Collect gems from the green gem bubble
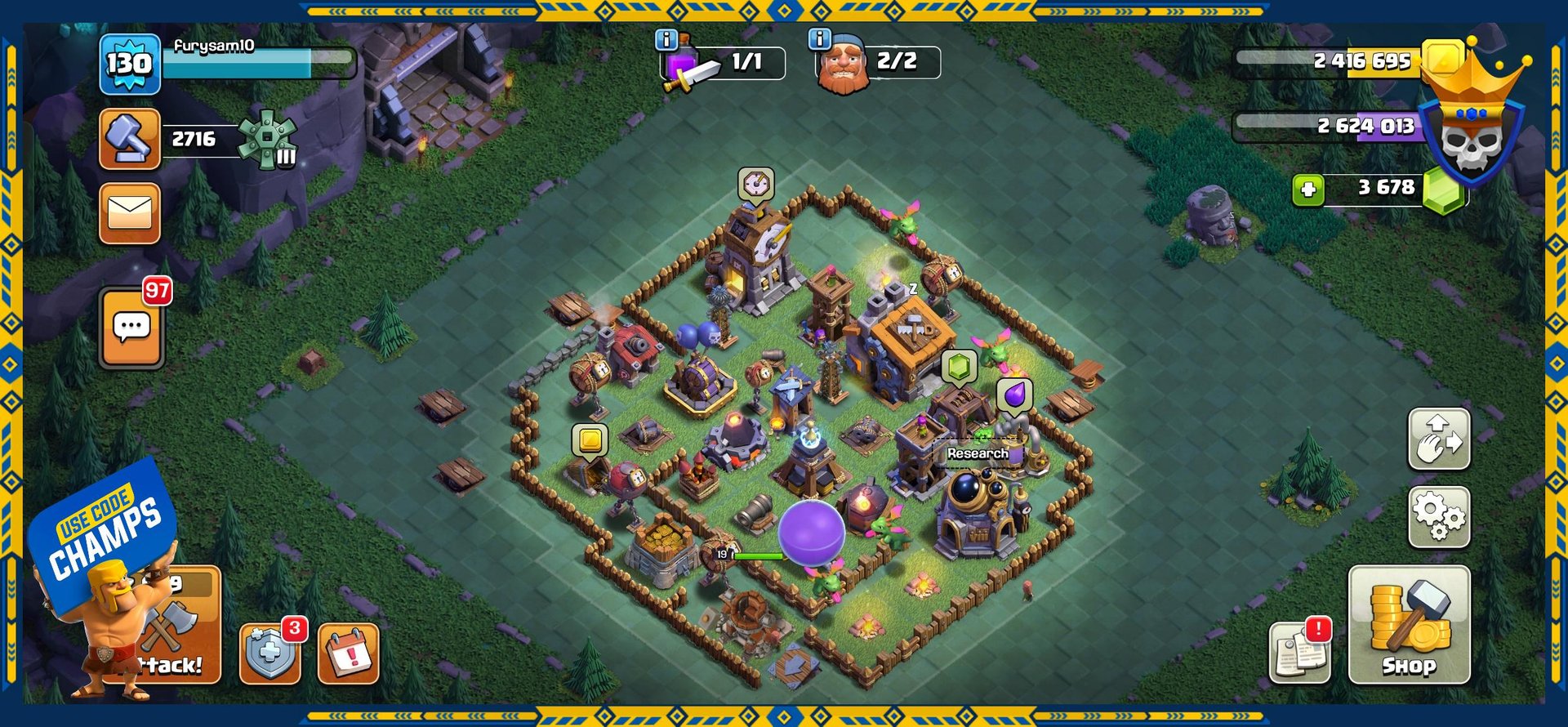 click(x=960, y=367)
